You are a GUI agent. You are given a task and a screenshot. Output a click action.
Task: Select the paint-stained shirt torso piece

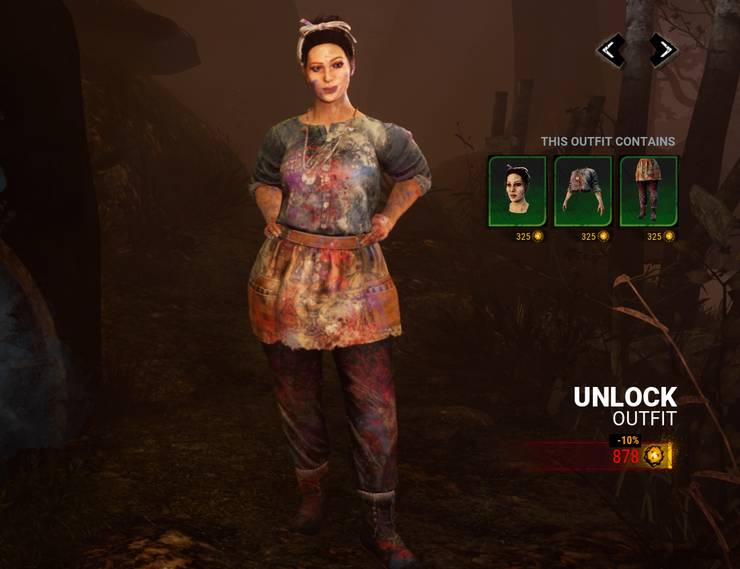point(583,190)
